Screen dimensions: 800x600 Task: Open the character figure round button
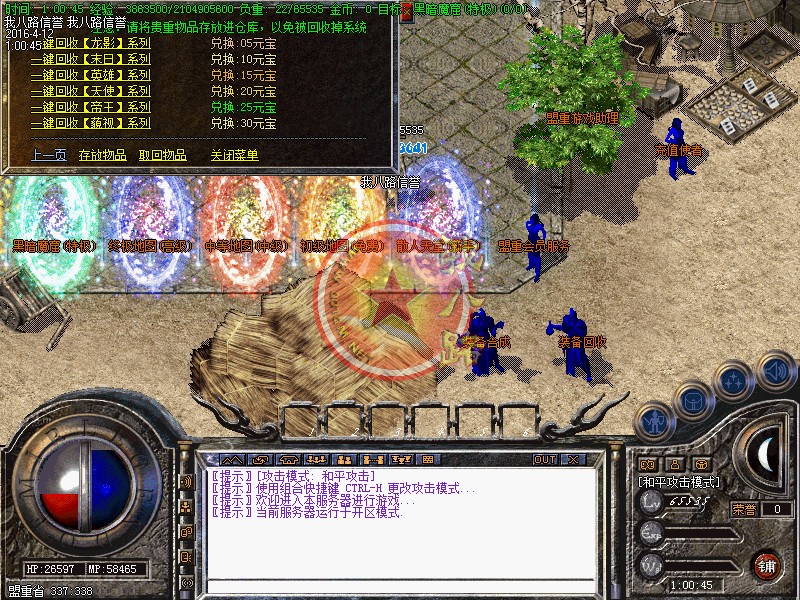[x=654, y=423]
